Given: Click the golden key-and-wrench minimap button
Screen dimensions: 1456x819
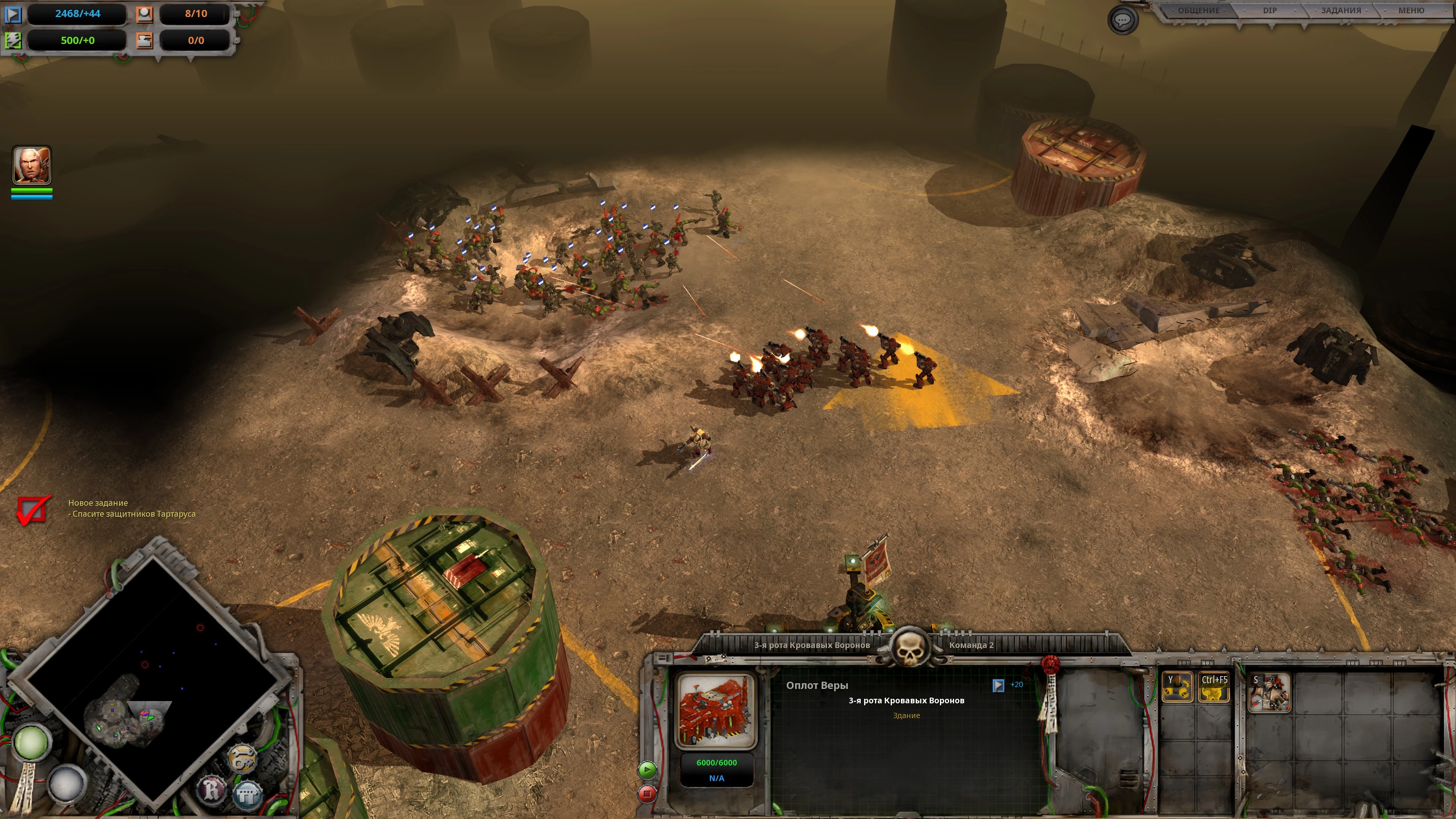Looking at the screenshot, I should pos(242,758).
